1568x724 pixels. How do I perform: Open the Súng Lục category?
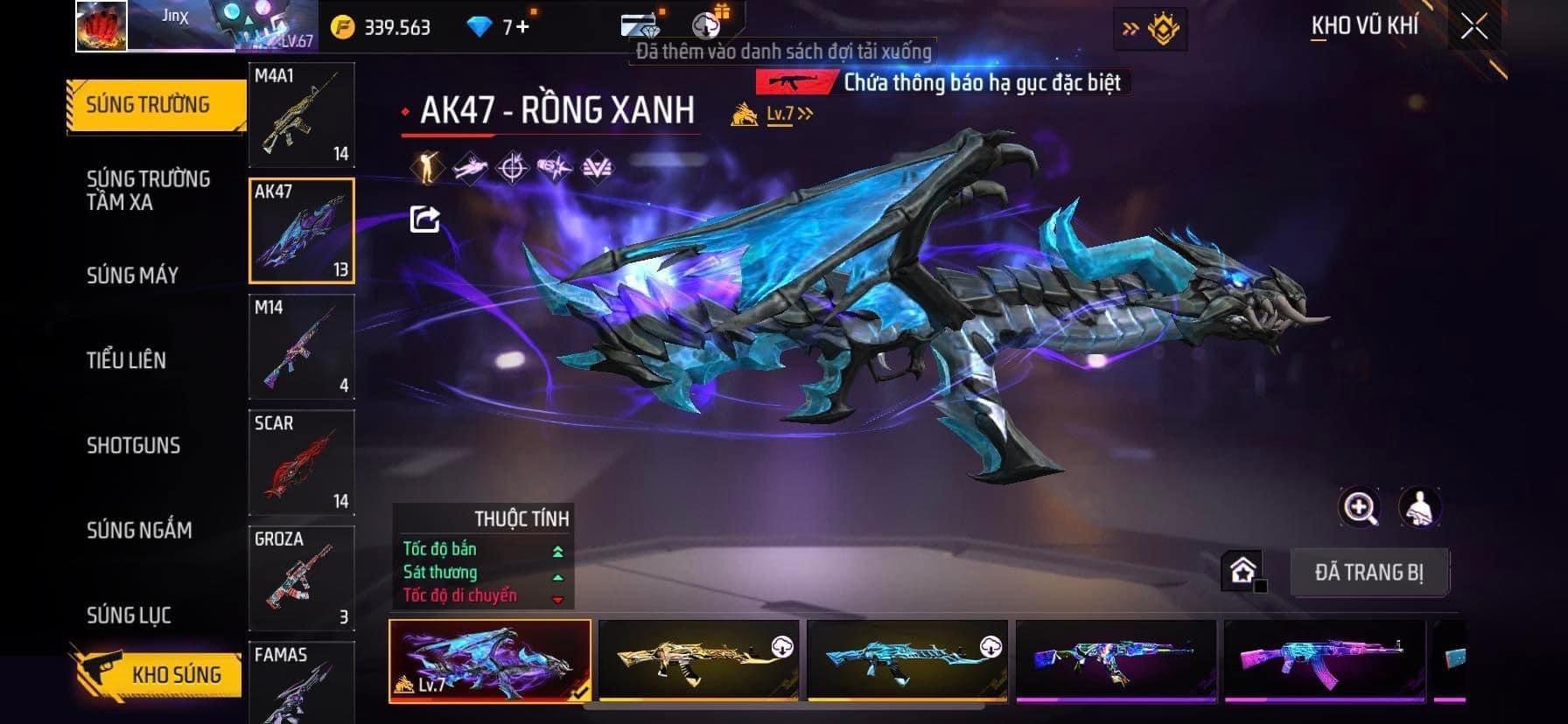pyautogui.click(x=129, y=616)
